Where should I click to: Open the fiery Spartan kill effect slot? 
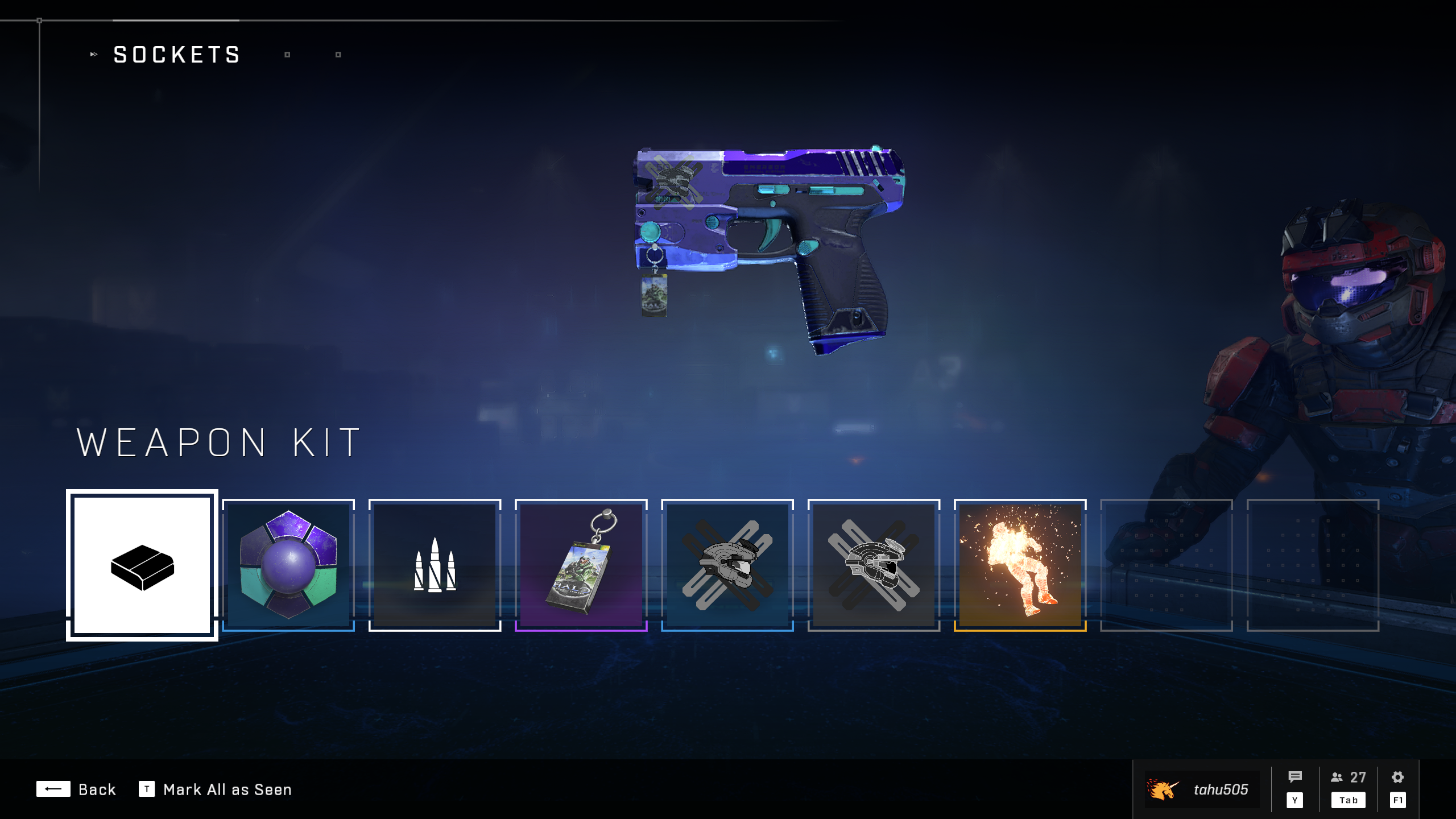pos(1020,565)
